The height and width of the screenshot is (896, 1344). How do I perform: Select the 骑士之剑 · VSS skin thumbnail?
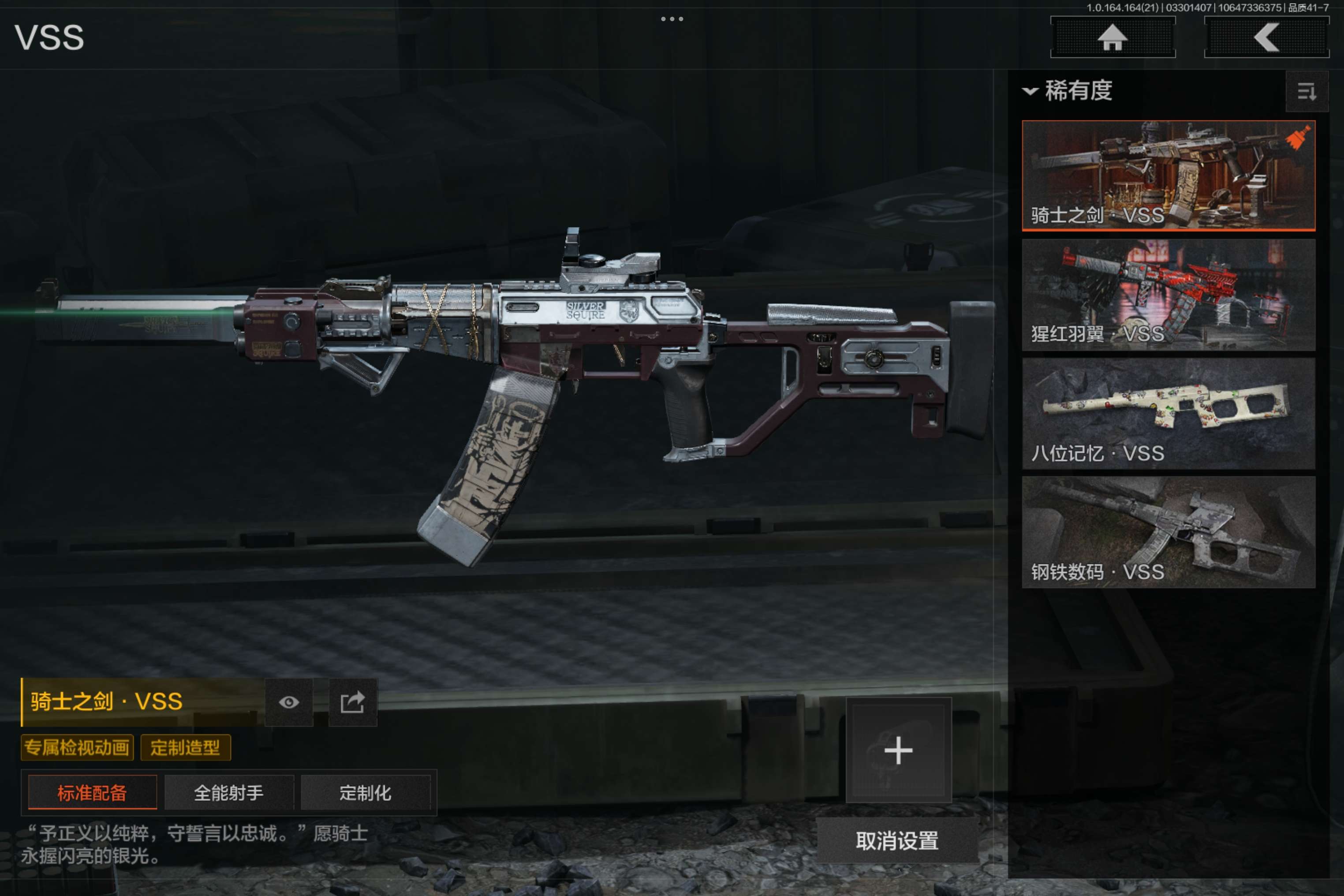click(x=1168, y=175)
